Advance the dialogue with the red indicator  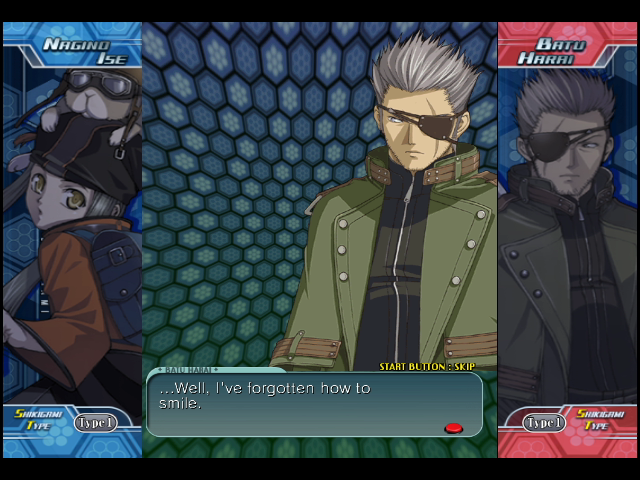coord(453,428)
